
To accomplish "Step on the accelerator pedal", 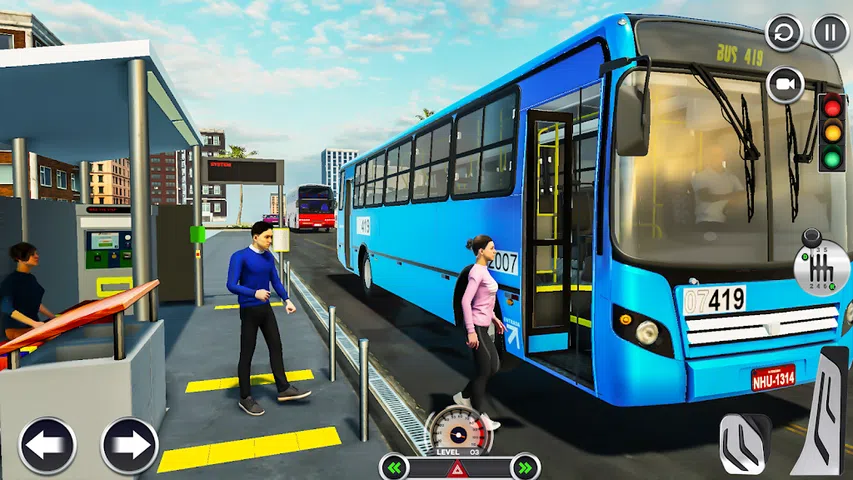I will (x=824, y=410).
